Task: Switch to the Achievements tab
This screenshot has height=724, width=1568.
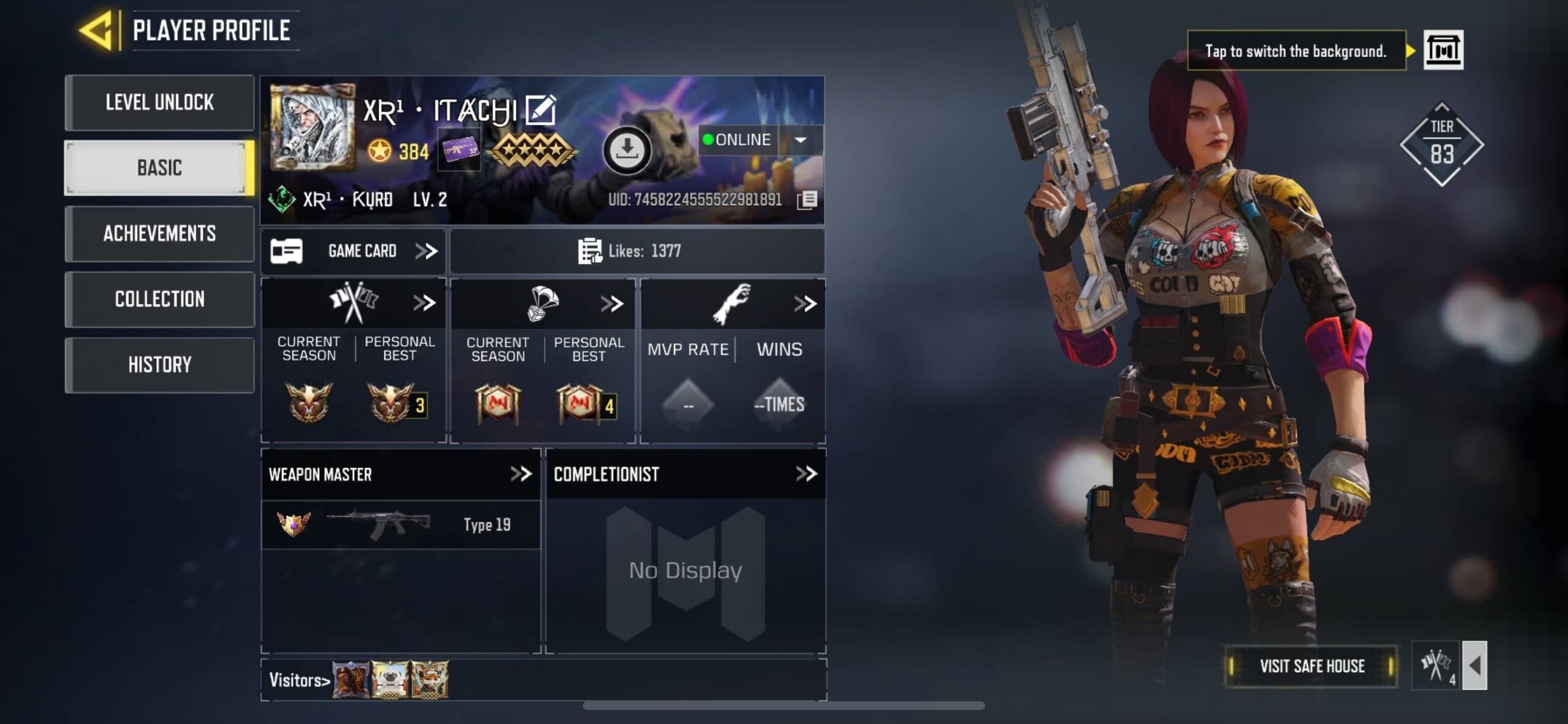Action: point(159,234)
